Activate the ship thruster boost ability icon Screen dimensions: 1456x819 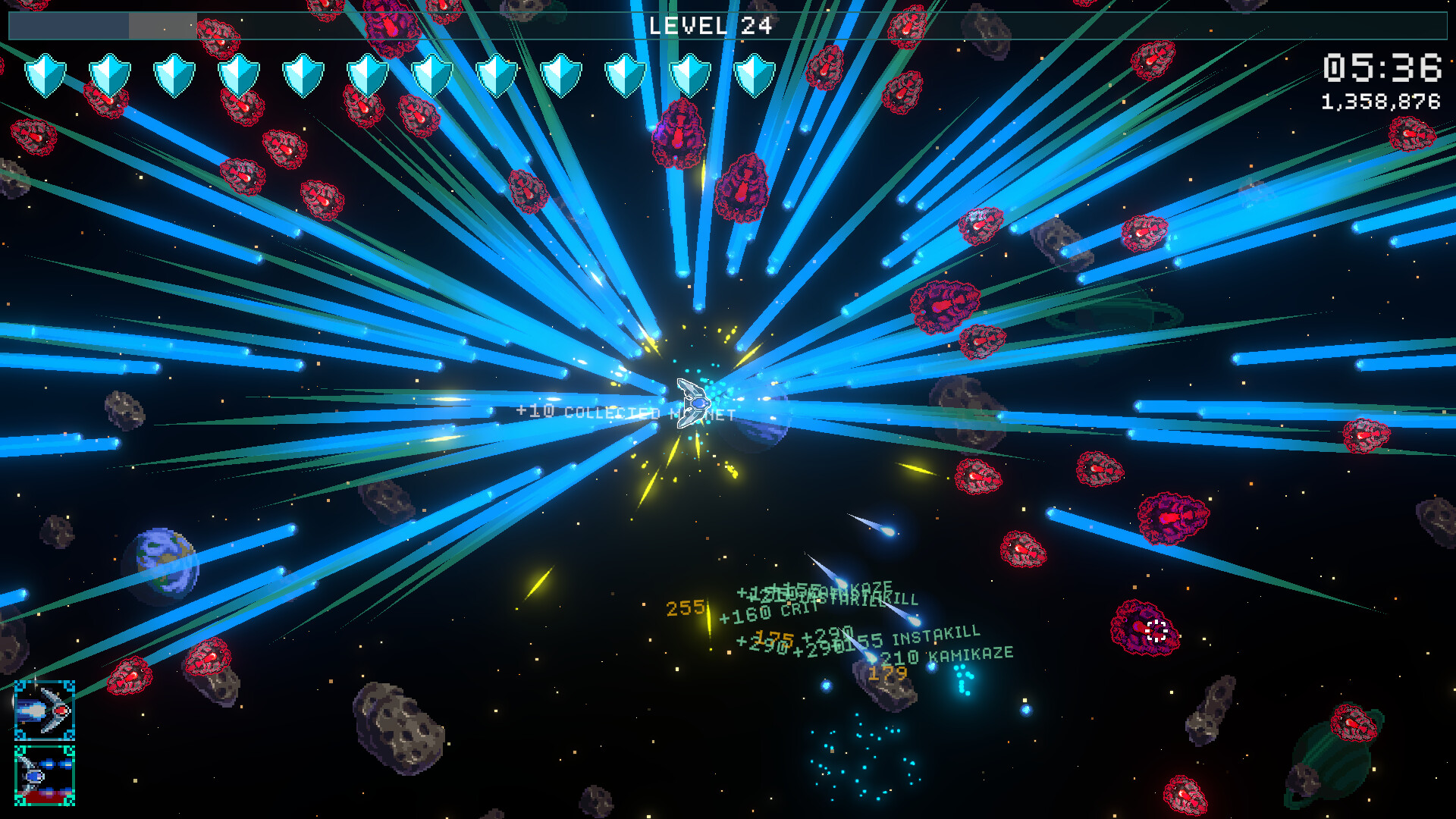[45, 711]
